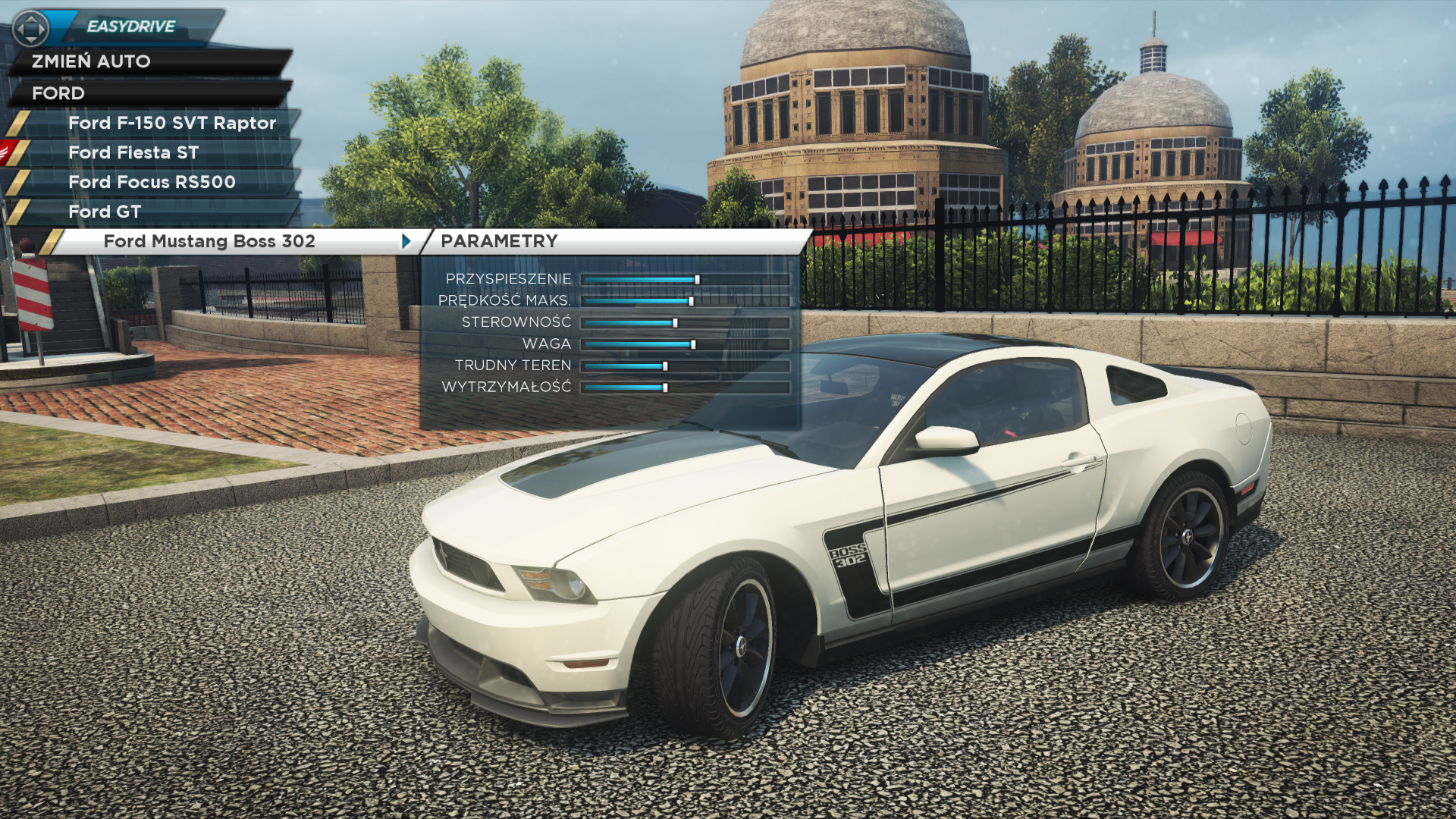This screenshot has width=1456, height=819.
Task: Pick the Ford Fiesta ST car
Action: 133,152
